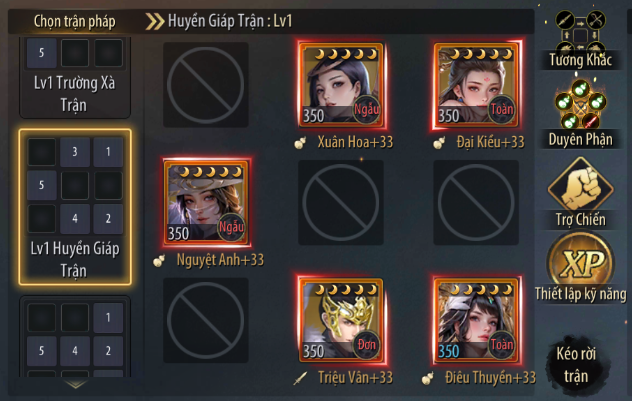Screen dimensions: 632x401
Task: Open the Trợ Chiến support menu
Action: tap(580, 190)
